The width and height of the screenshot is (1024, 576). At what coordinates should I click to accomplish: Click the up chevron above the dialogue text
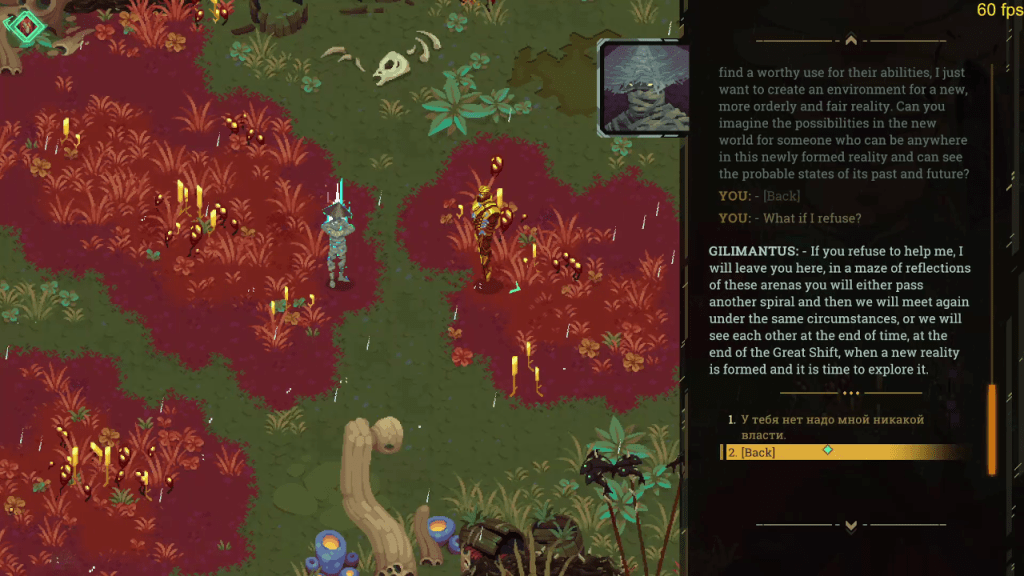pos(851,41)
